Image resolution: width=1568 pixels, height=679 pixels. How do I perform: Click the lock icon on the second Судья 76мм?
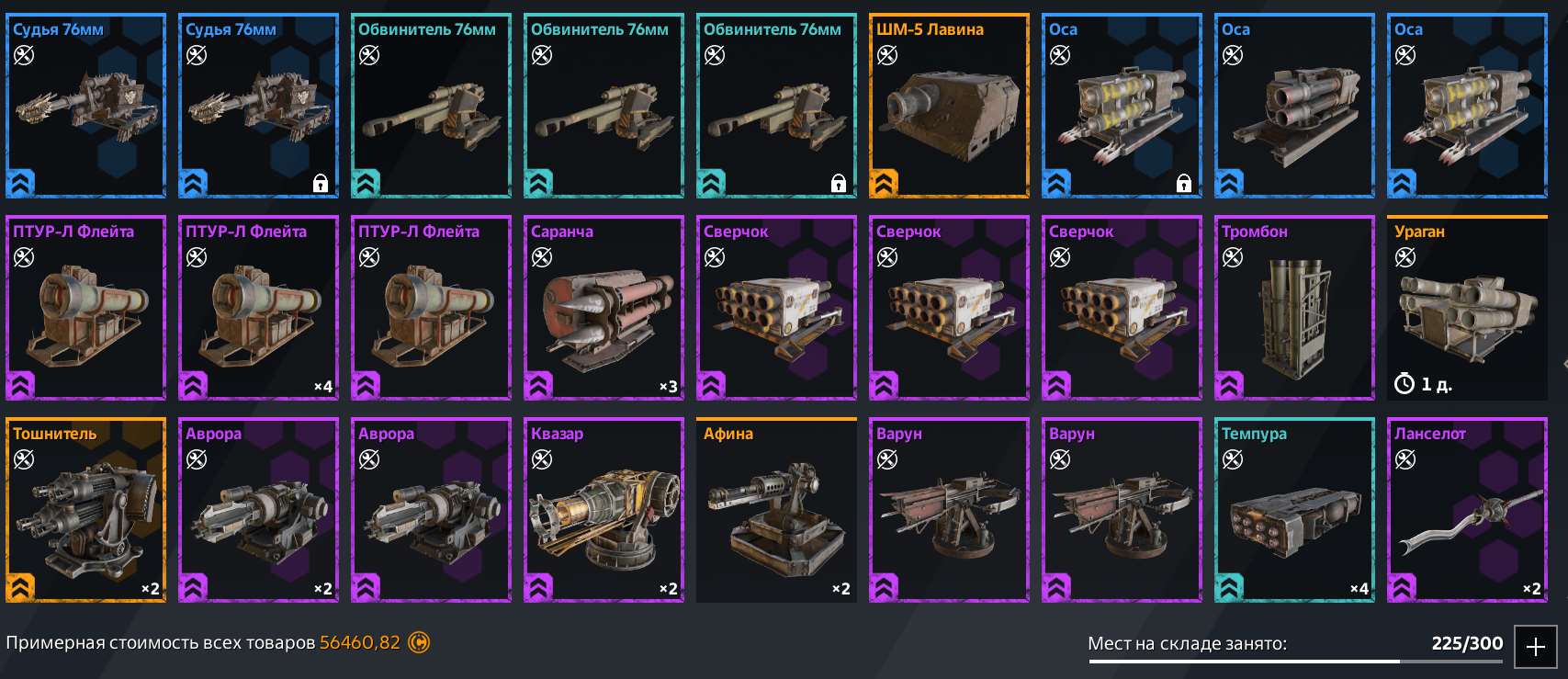pyautogui.click(x=321, y=182)
